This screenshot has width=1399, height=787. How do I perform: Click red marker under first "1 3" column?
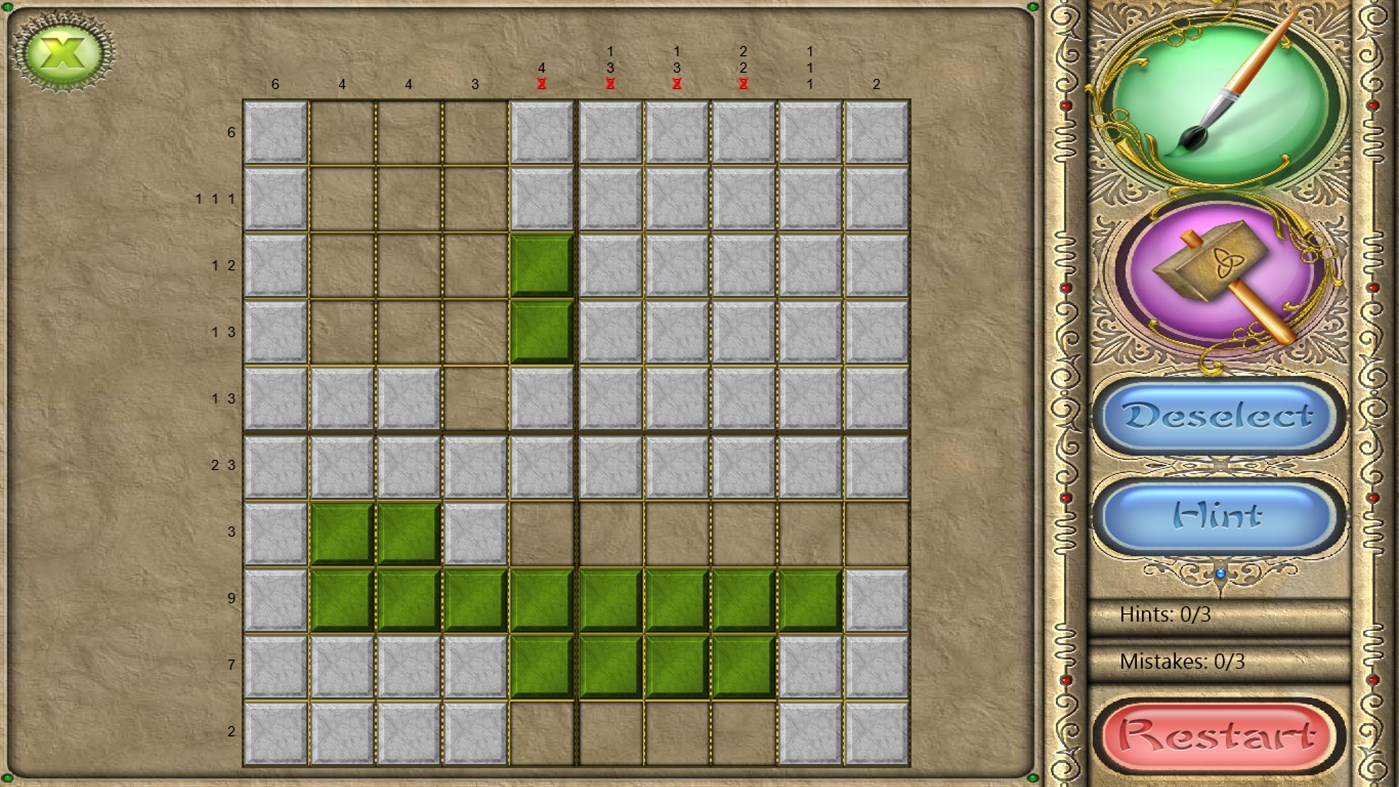coord(609,84)
